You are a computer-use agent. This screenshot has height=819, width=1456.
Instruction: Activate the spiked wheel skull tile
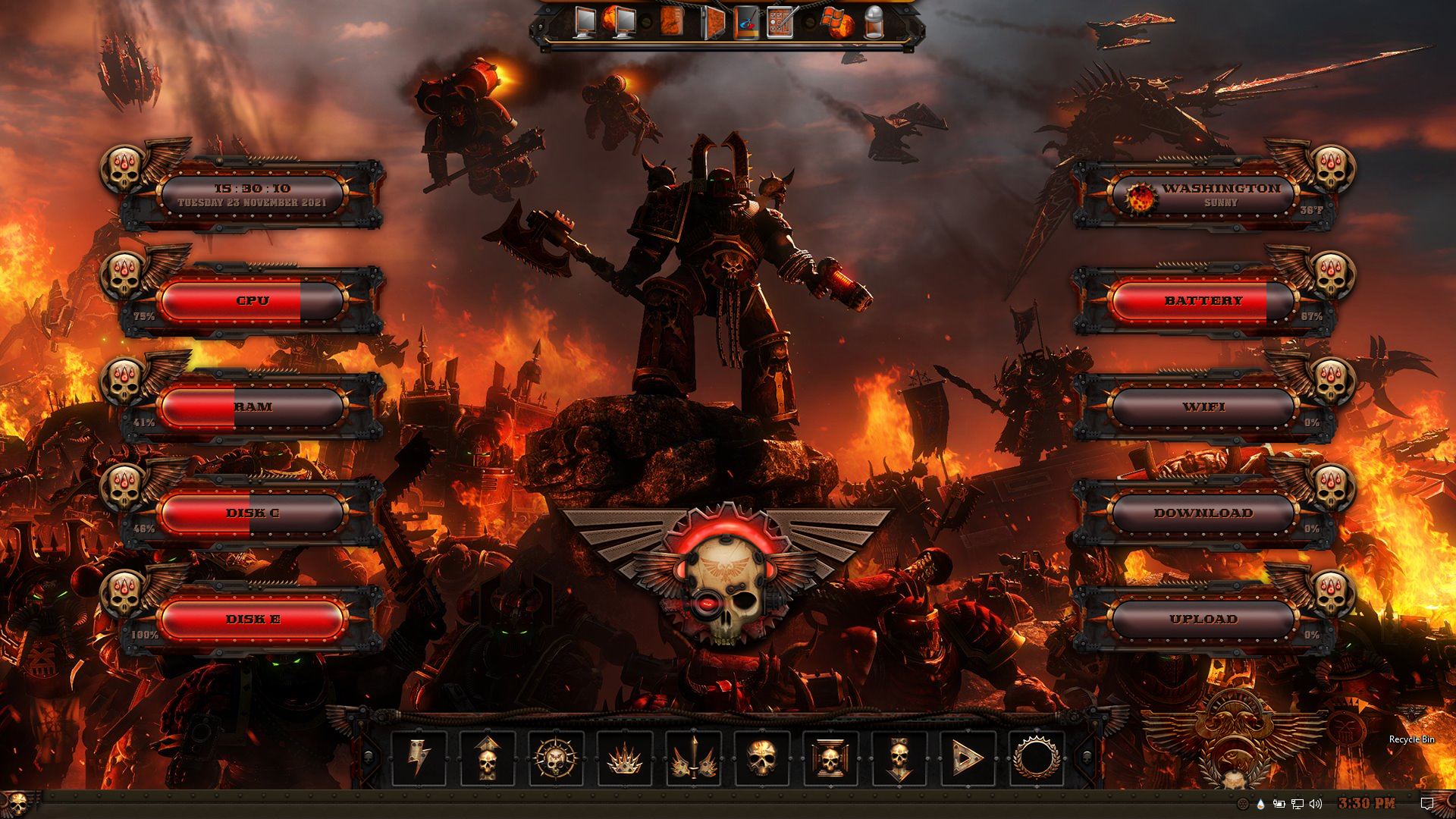pos(556,758)
